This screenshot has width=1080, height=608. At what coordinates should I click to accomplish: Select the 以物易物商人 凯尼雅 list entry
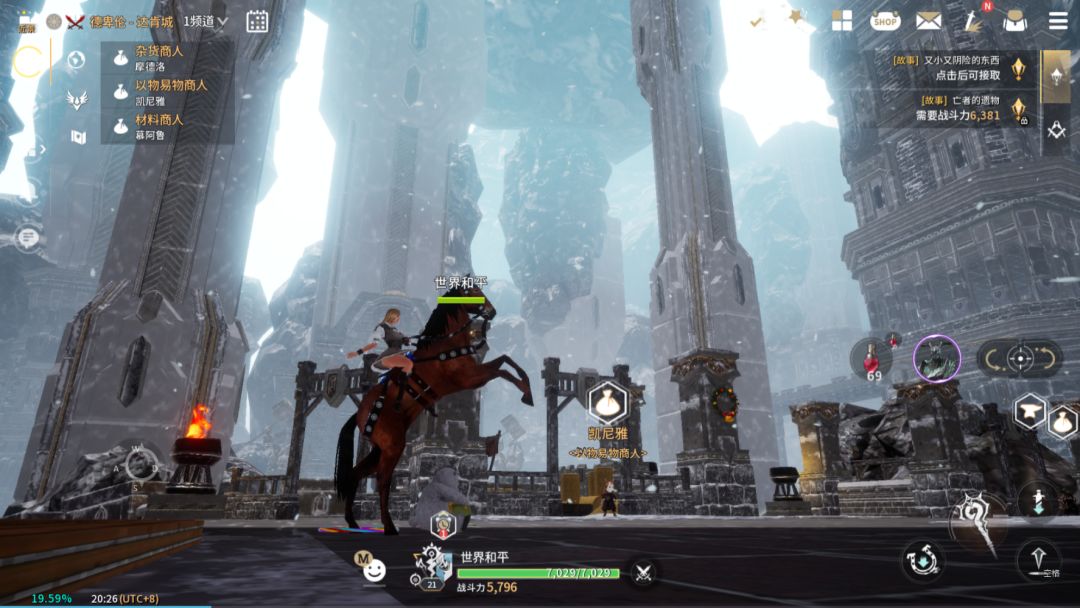click(x=167, y=92)
